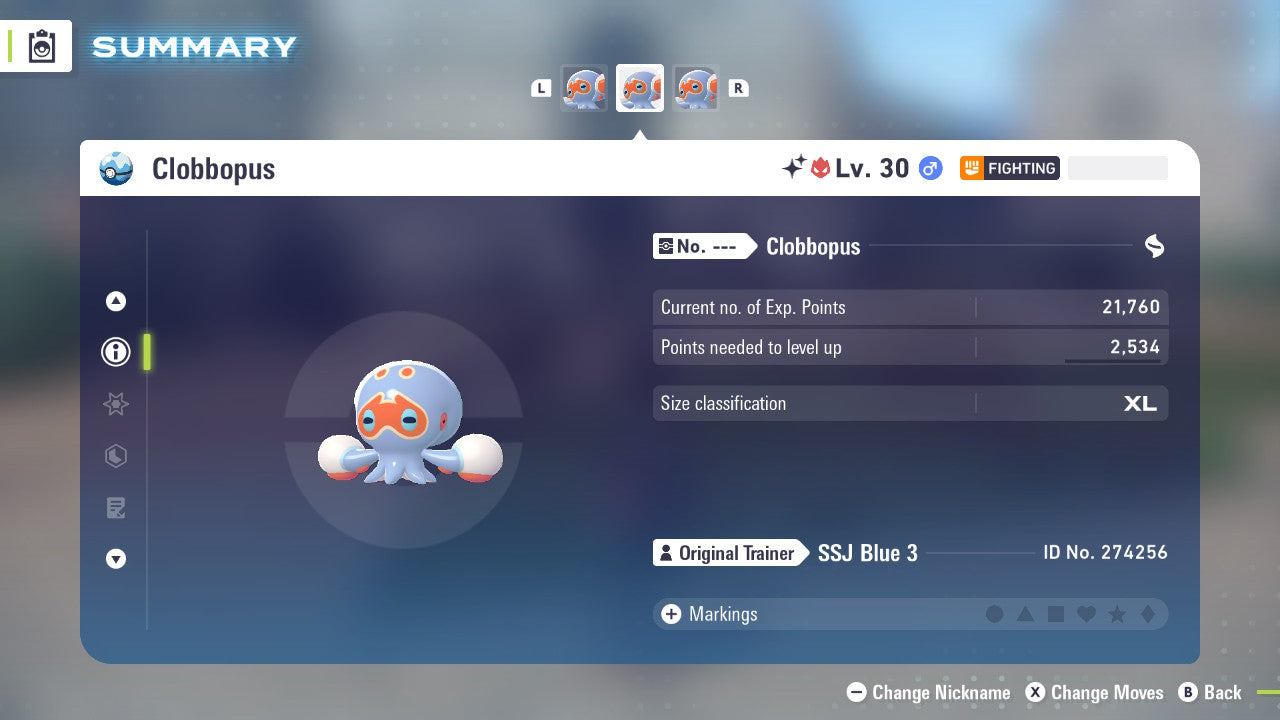Expand the Markings section via the plus
The image size is (1280, 720).
[670, 614]
